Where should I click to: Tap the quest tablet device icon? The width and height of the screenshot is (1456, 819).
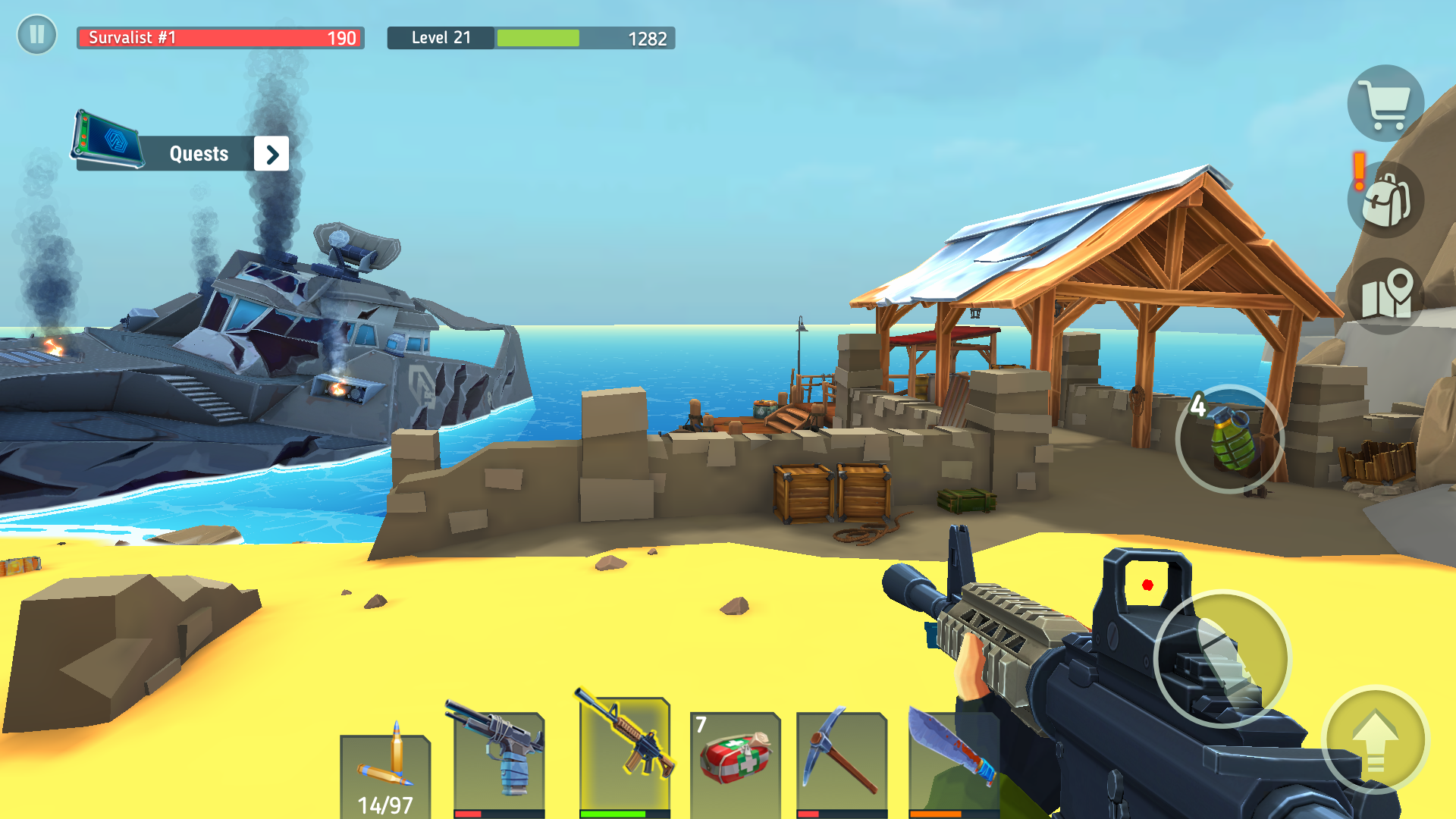coord(106,140)
